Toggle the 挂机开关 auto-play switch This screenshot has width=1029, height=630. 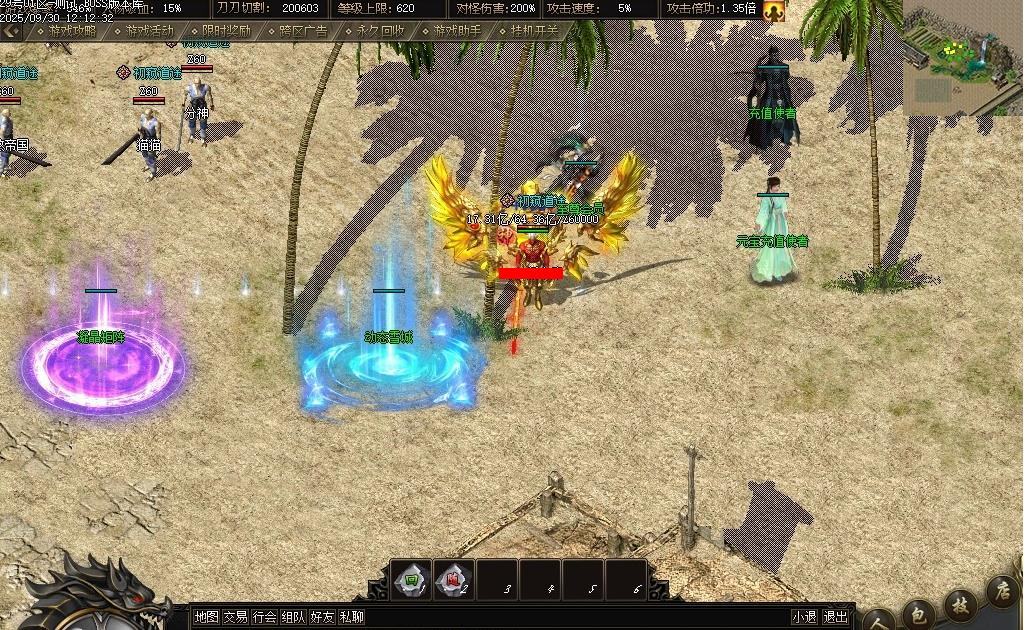[x=534, y=31]
